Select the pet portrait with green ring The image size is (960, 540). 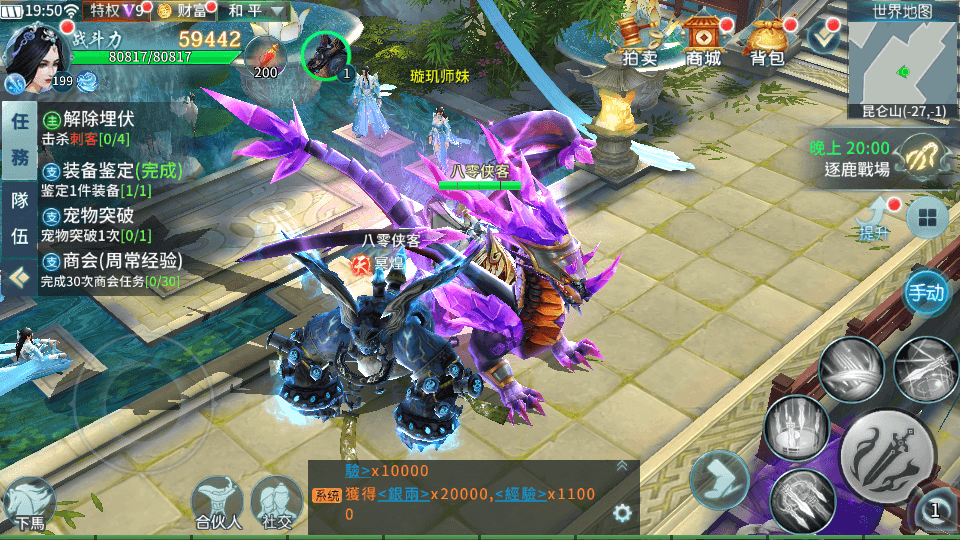(x=325, y=55)
